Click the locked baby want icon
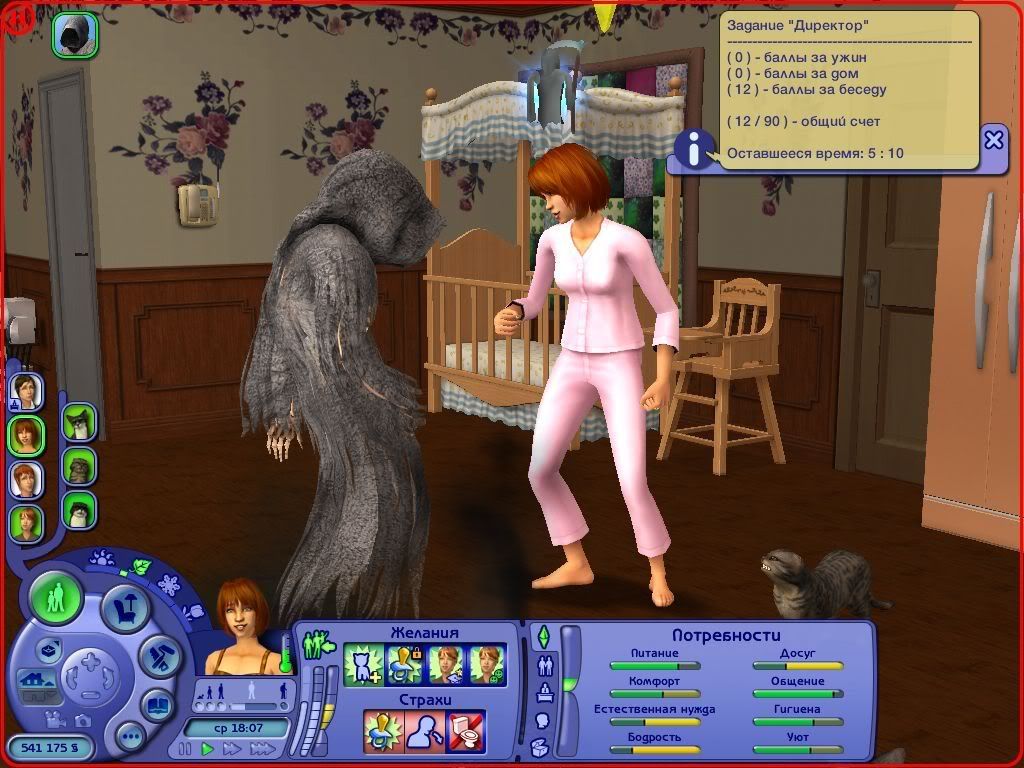 pos(403,664)
